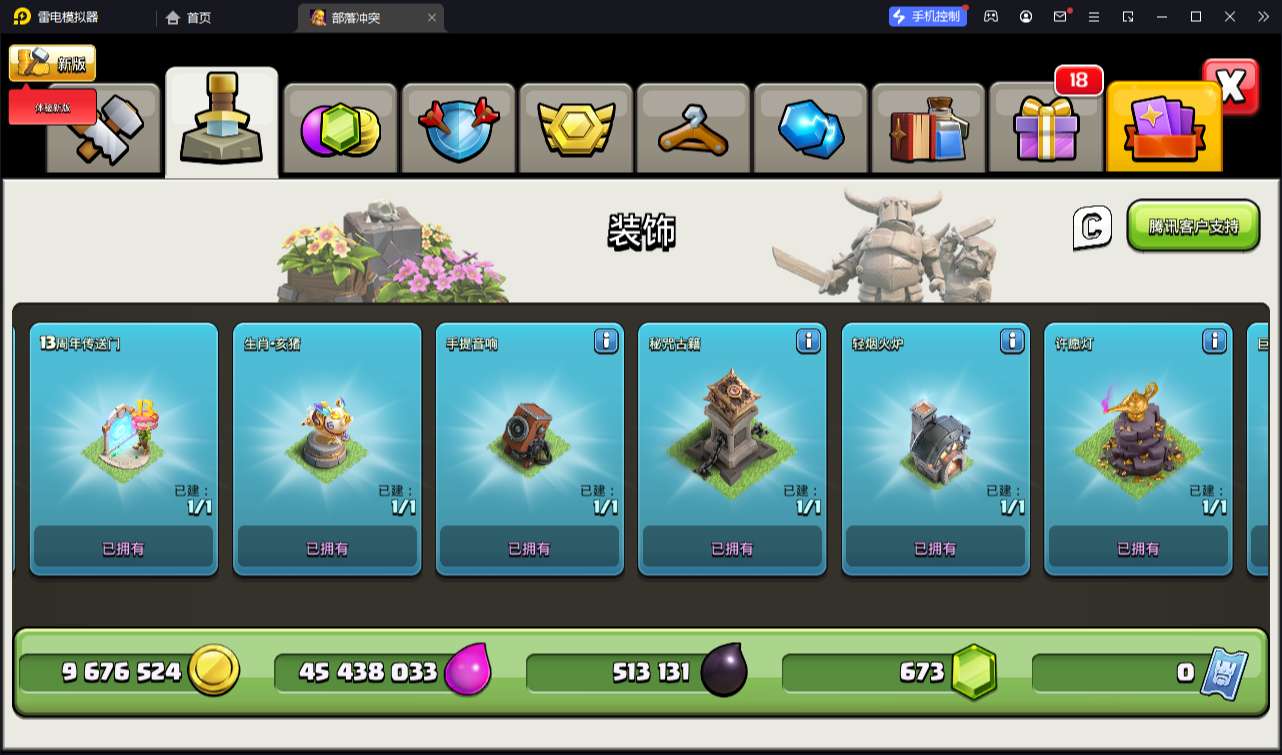Click the 新版 hammer button
Screen dimensions: 1282x755
52,63
